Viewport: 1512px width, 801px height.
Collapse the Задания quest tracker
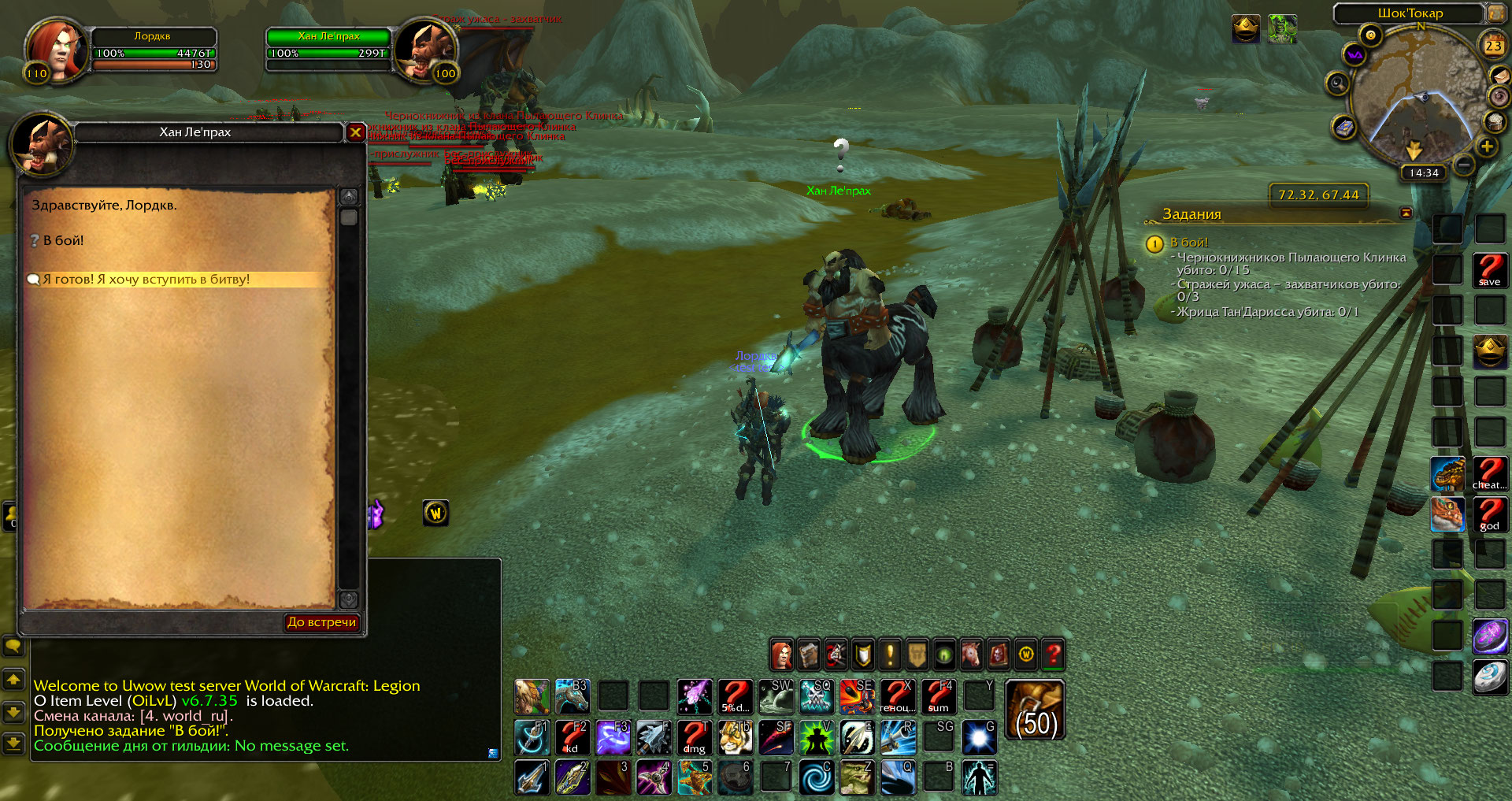[x=1406, y=213]
